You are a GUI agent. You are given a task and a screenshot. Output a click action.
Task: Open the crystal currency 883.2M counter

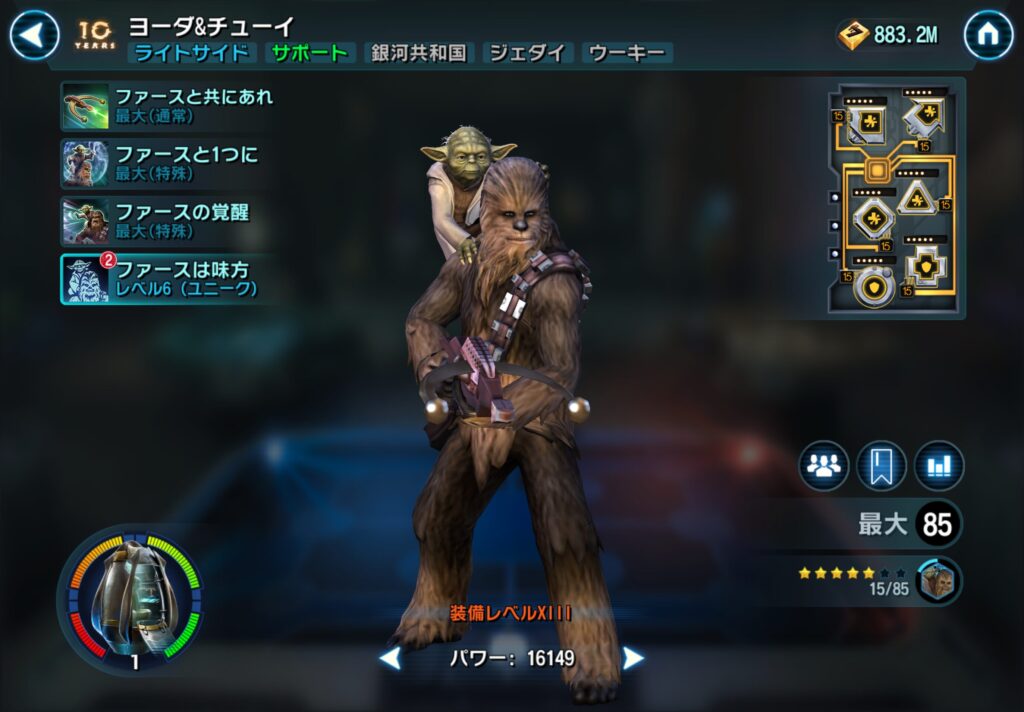(889, 36)
